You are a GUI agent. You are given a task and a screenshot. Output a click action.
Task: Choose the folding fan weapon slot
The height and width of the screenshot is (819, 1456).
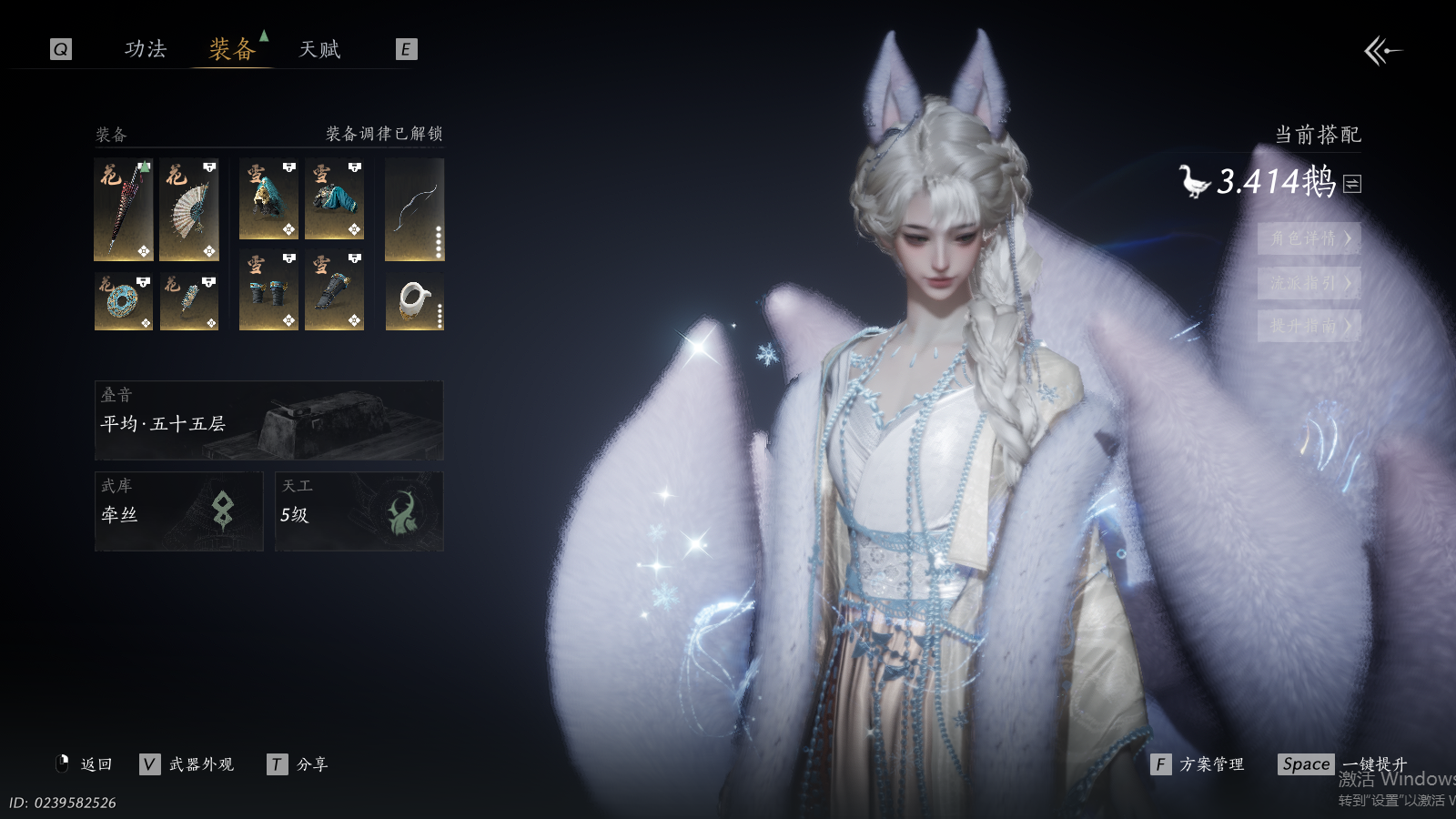click(x=189, y=210)
